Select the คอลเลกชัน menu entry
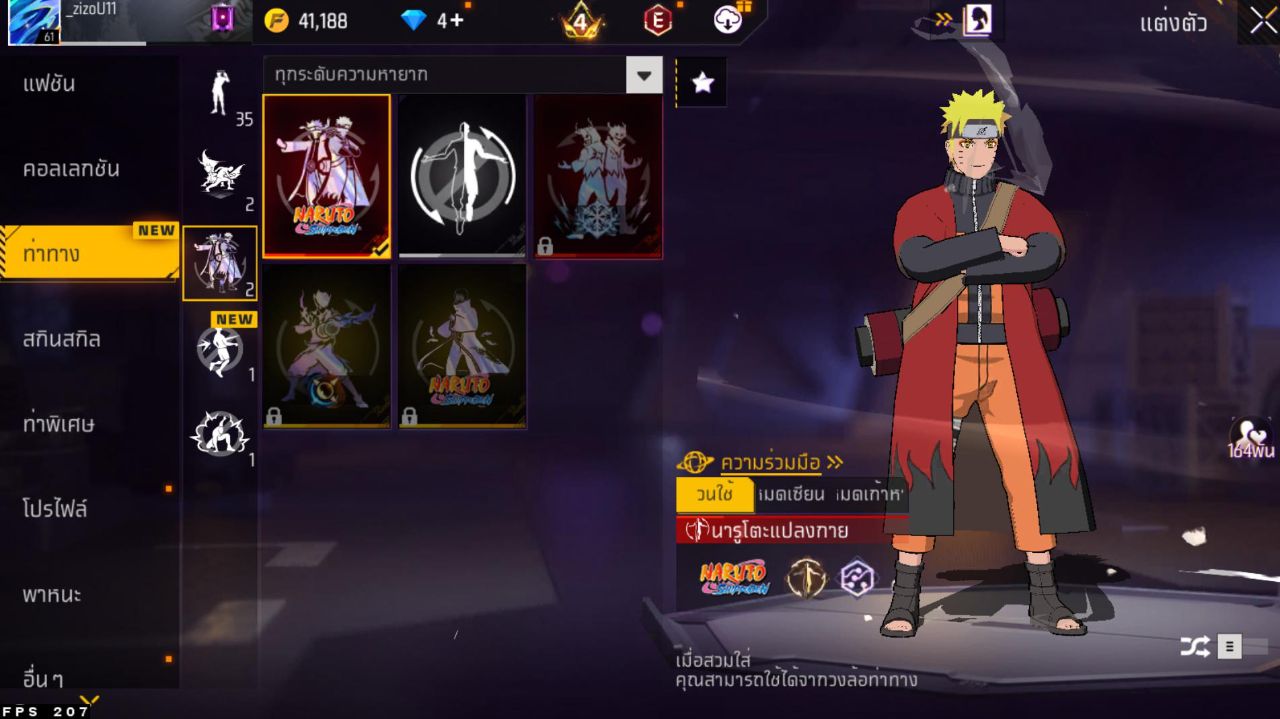The height and width of the screenshot is (719, 1280). [x=72, y=169]
